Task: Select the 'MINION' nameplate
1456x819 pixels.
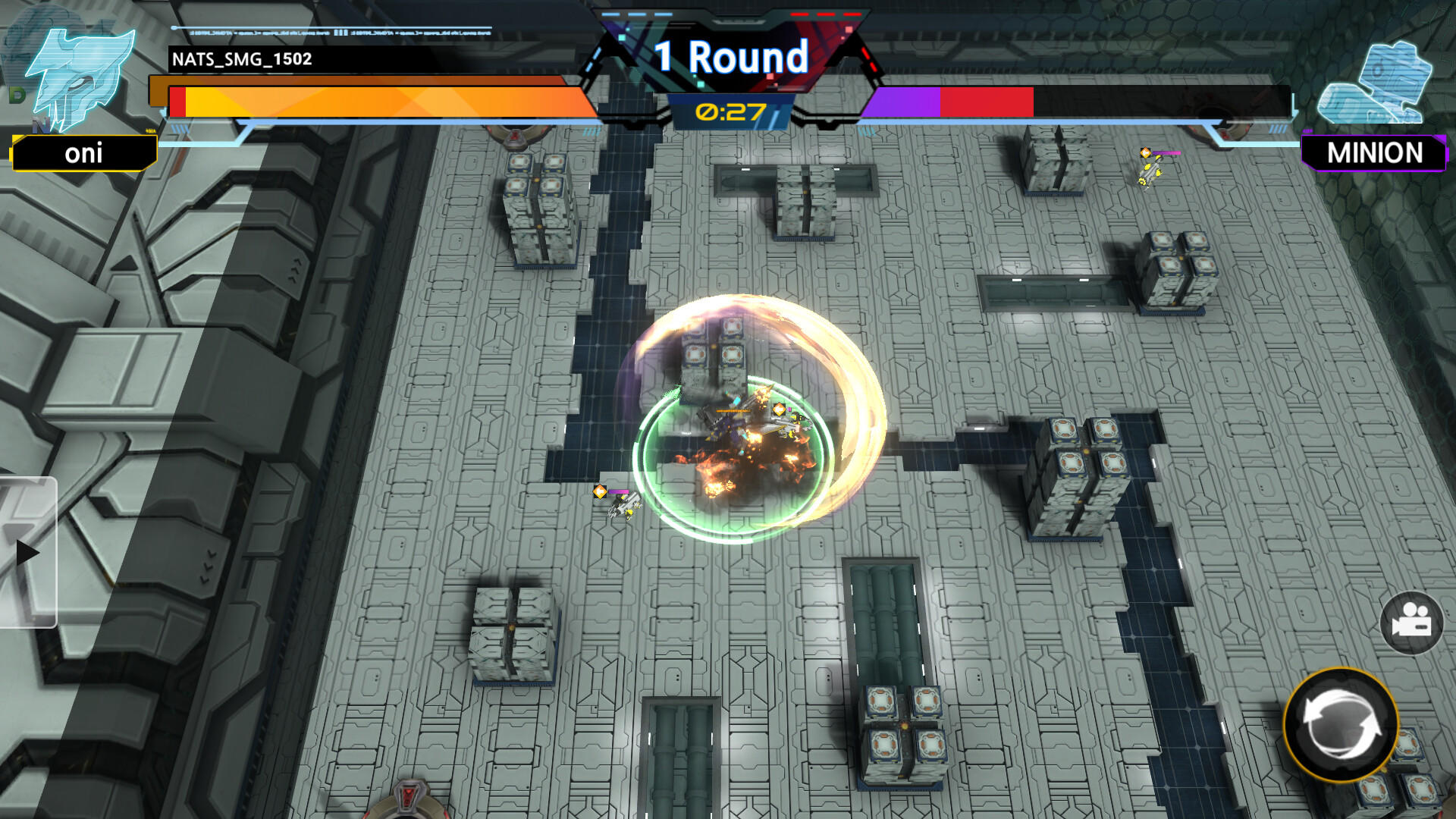Action: coord(1374,154)
